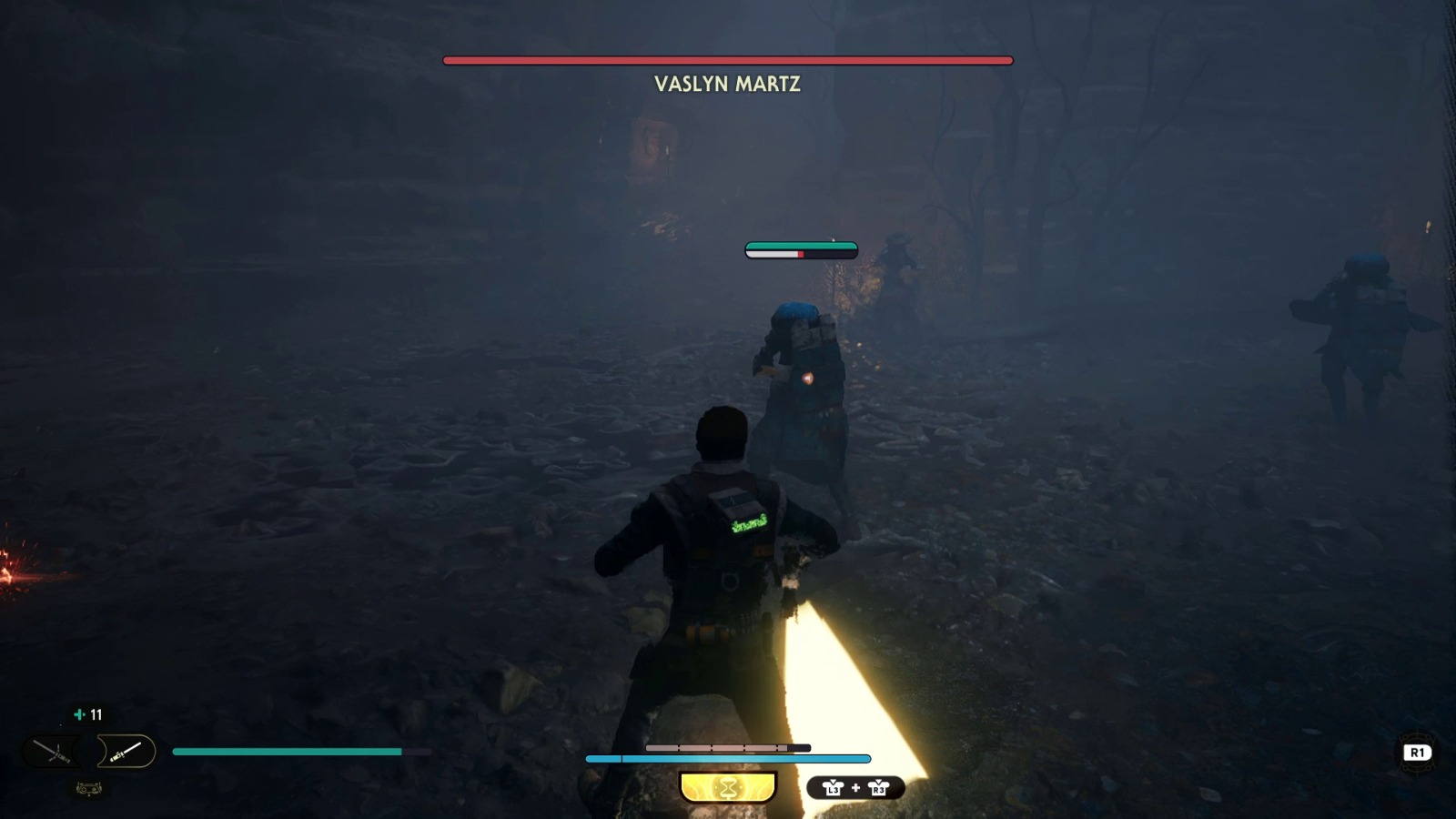This screenshot has width=1456, height=819.
Task: Expand the L3 + R3 combo prompt
Action: pyautogui.click(x=856, y=787)
